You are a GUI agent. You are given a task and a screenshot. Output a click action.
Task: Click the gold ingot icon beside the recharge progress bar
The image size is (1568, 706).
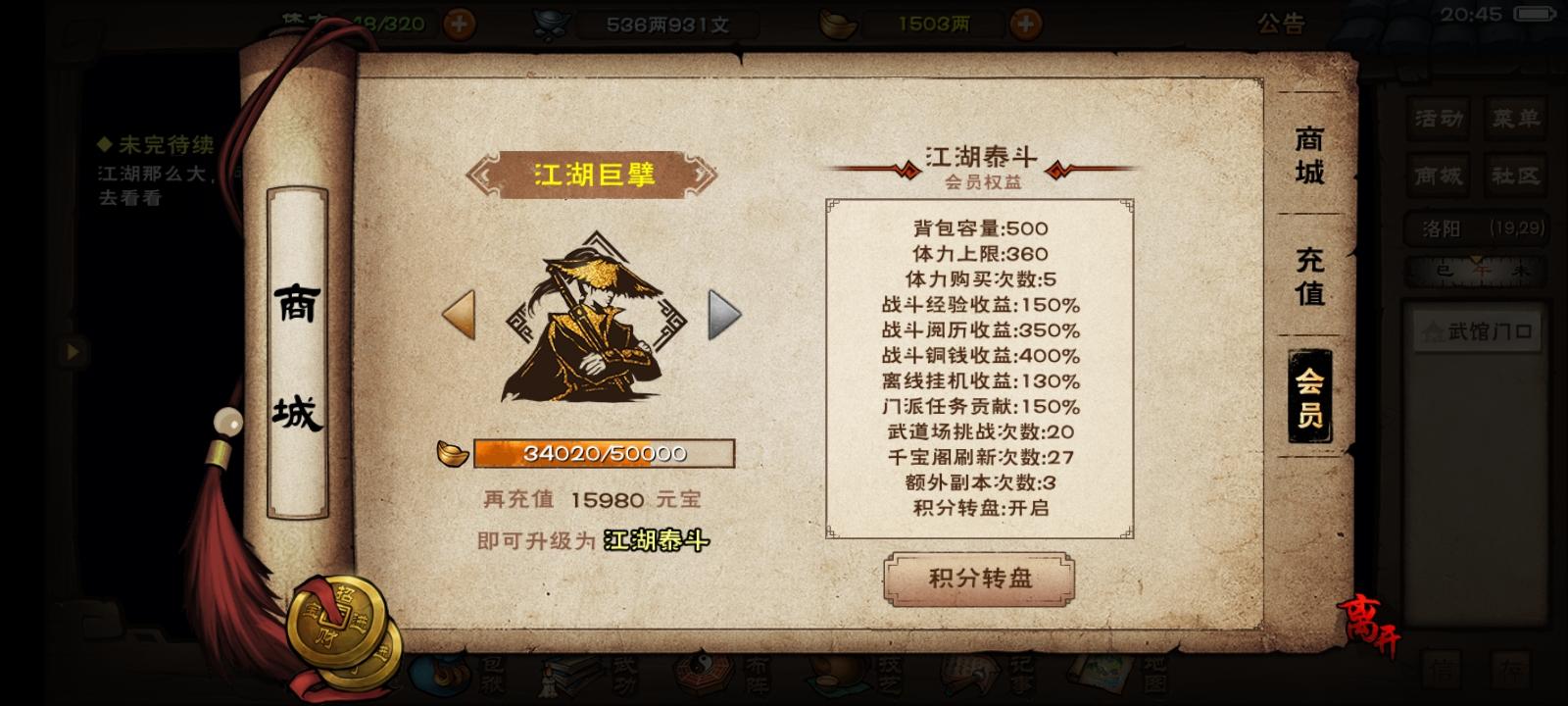[451, 454]
